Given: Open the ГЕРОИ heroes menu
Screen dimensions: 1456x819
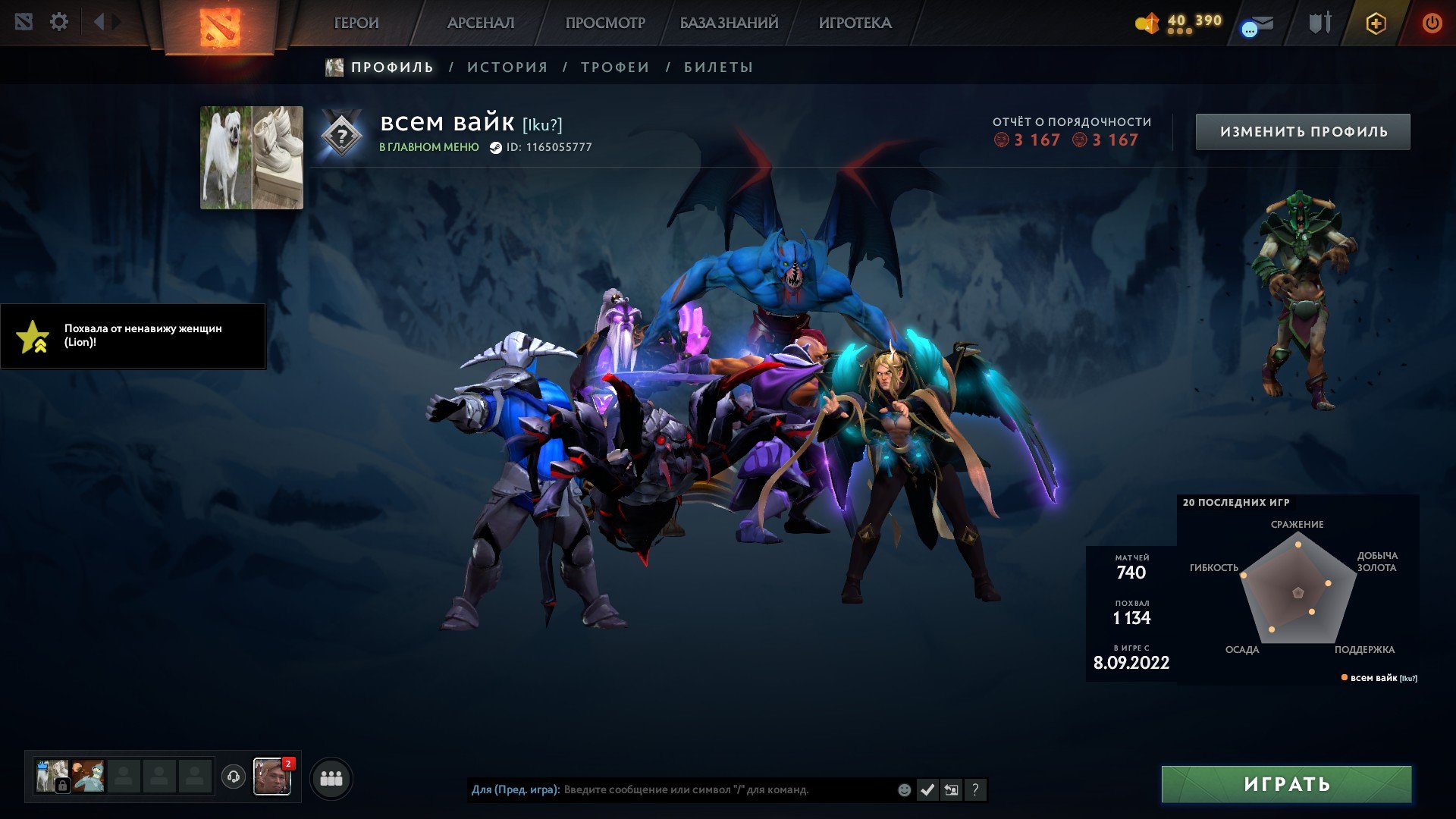Looking at the screenshot, I should point(356,23).
